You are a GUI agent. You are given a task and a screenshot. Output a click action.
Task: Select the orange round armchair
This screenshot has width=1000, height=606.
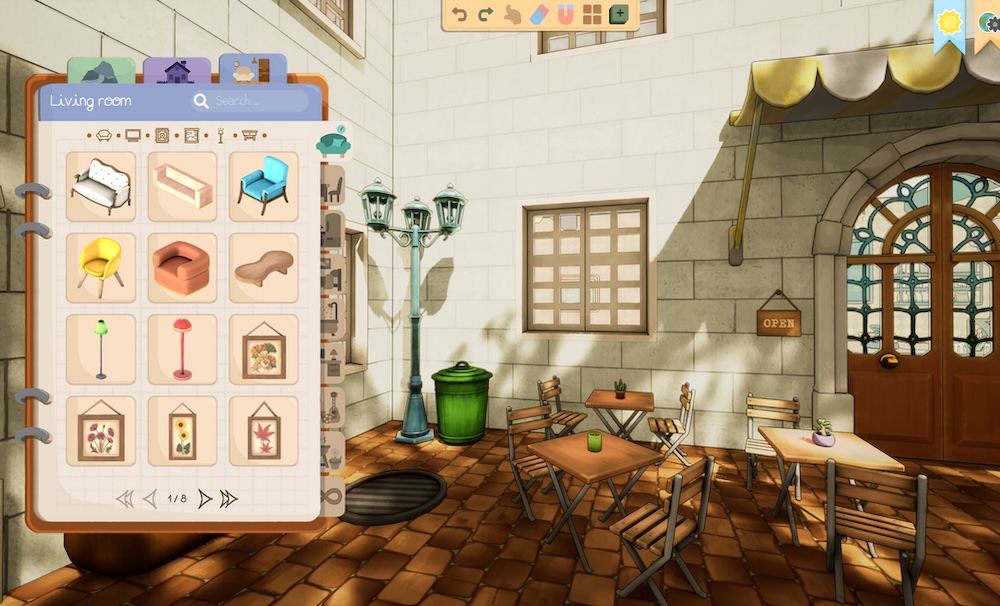point(182,267)
